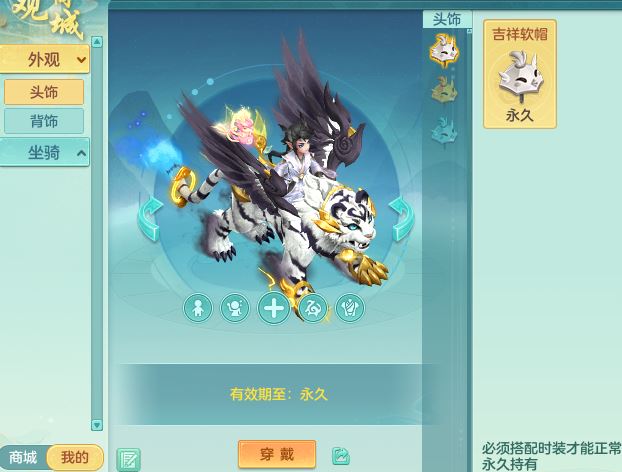Open the notepad edit icon at bottom

[128, 459]
